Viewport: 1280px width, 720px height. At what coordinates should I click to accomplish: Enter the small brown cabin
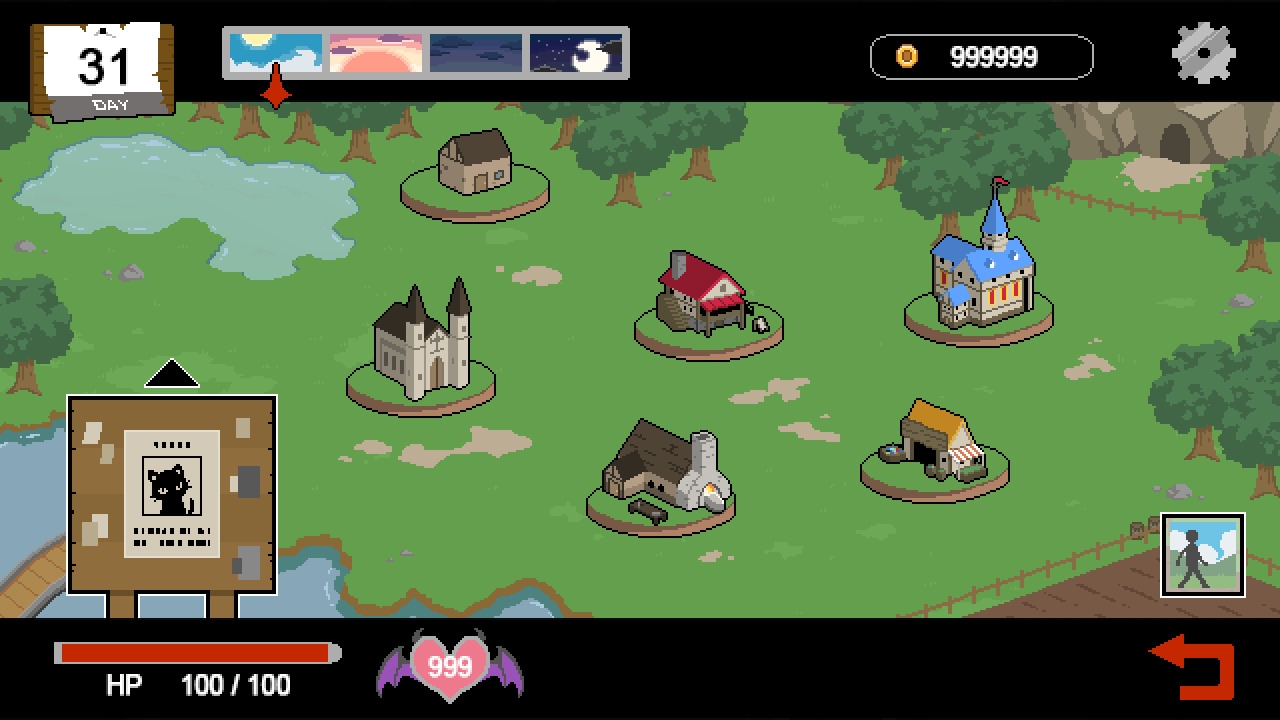475,163
